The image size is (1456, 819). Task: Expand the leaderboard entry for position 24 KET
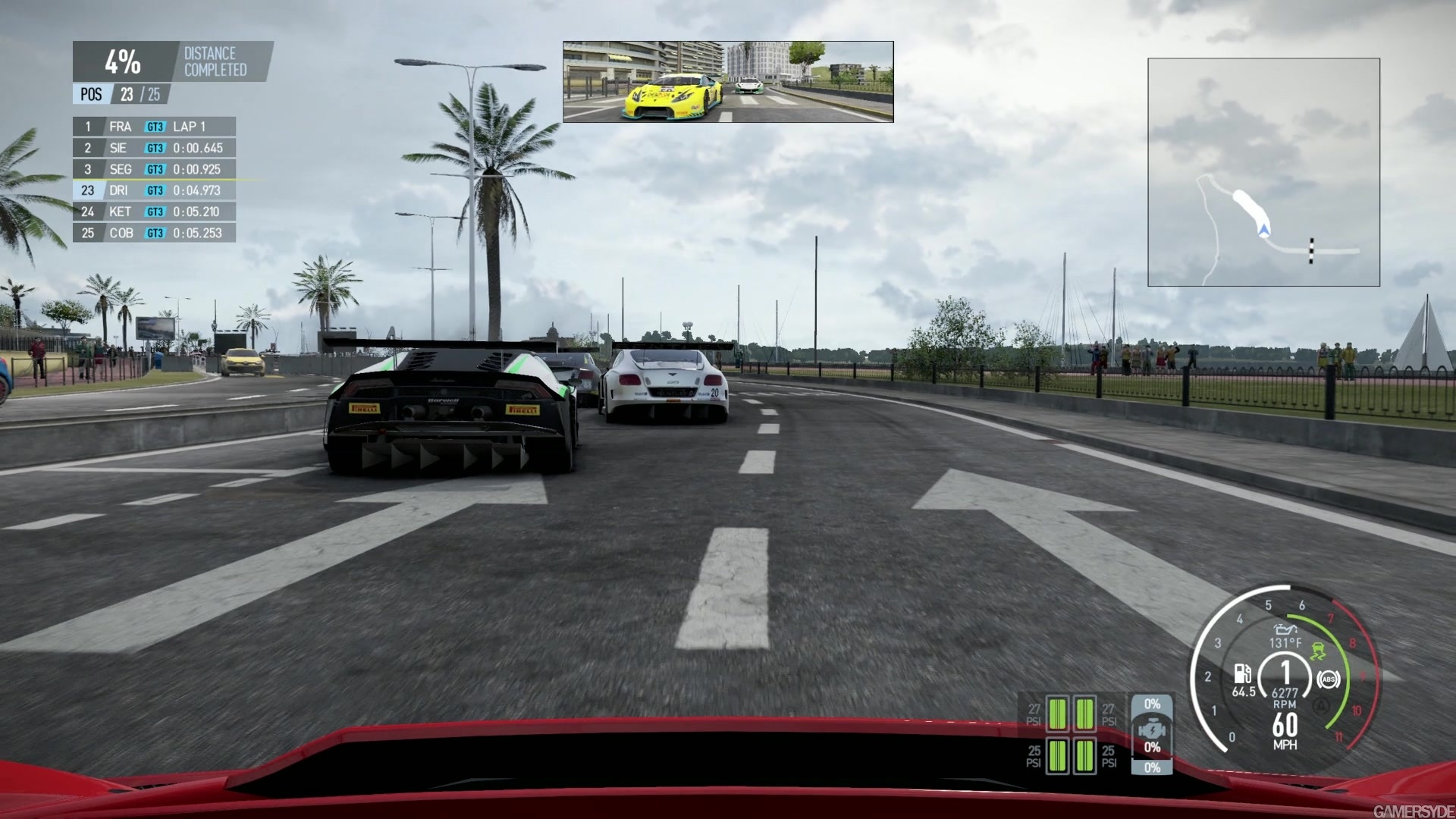[x=152, y=212]
